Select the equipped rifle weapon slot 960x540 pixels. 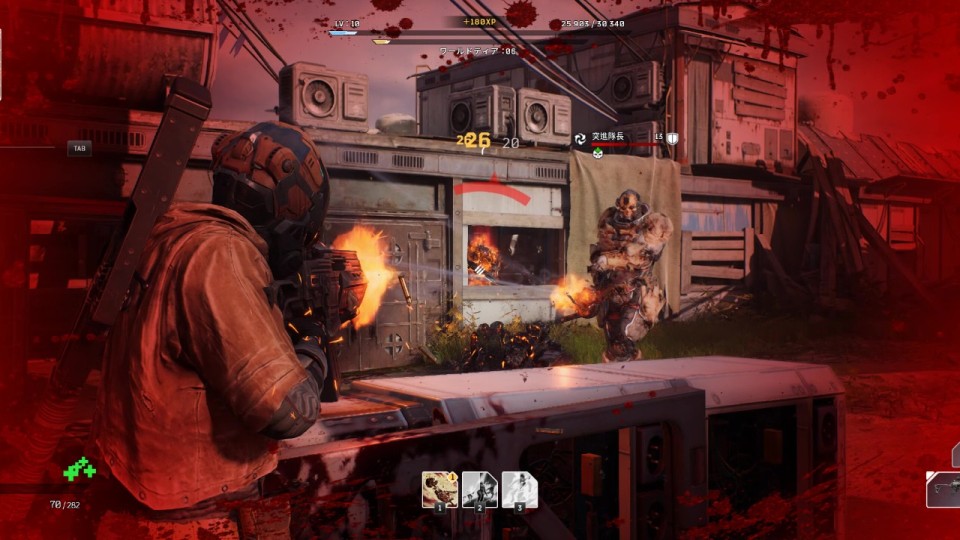click(944, 490)
